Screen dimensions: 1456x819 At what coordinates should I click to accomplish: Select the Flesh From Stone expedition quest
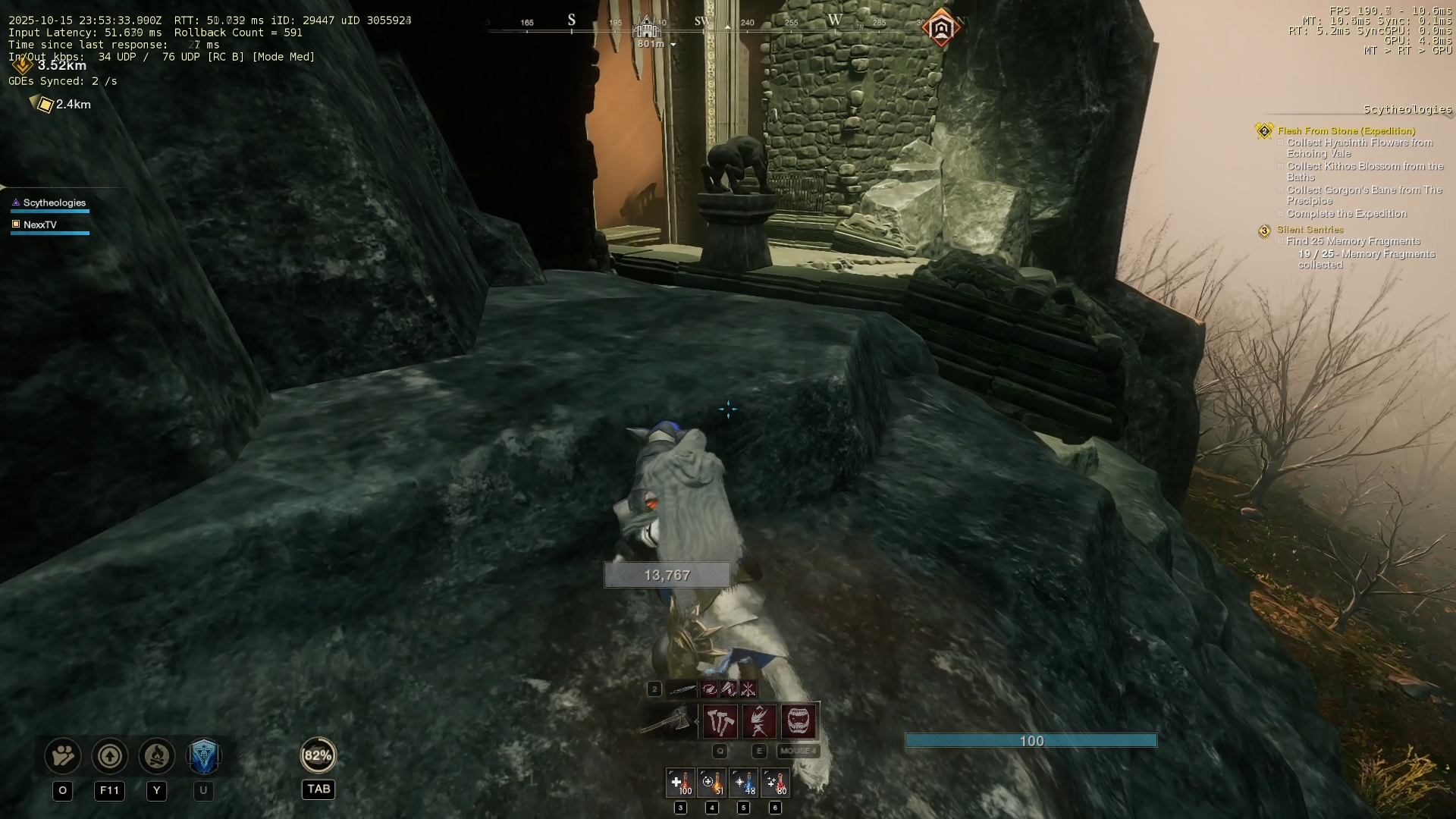pos(1346,131)
